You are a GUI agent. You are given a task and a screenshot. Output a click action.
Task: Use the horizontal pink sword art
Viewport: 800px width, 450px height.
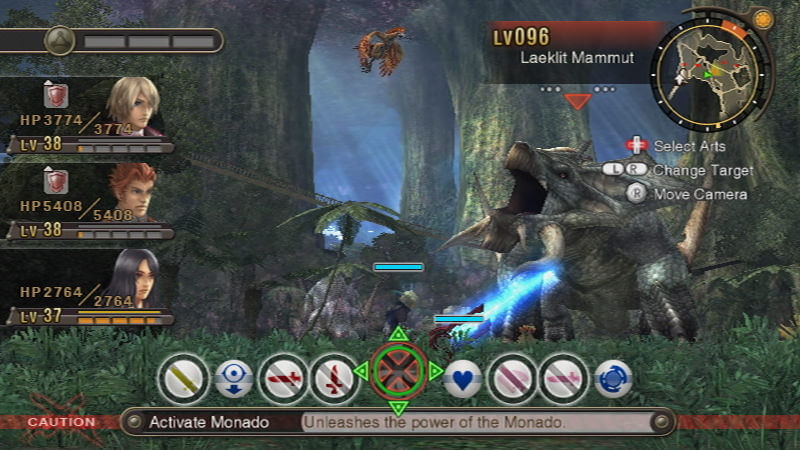(563, 379)
